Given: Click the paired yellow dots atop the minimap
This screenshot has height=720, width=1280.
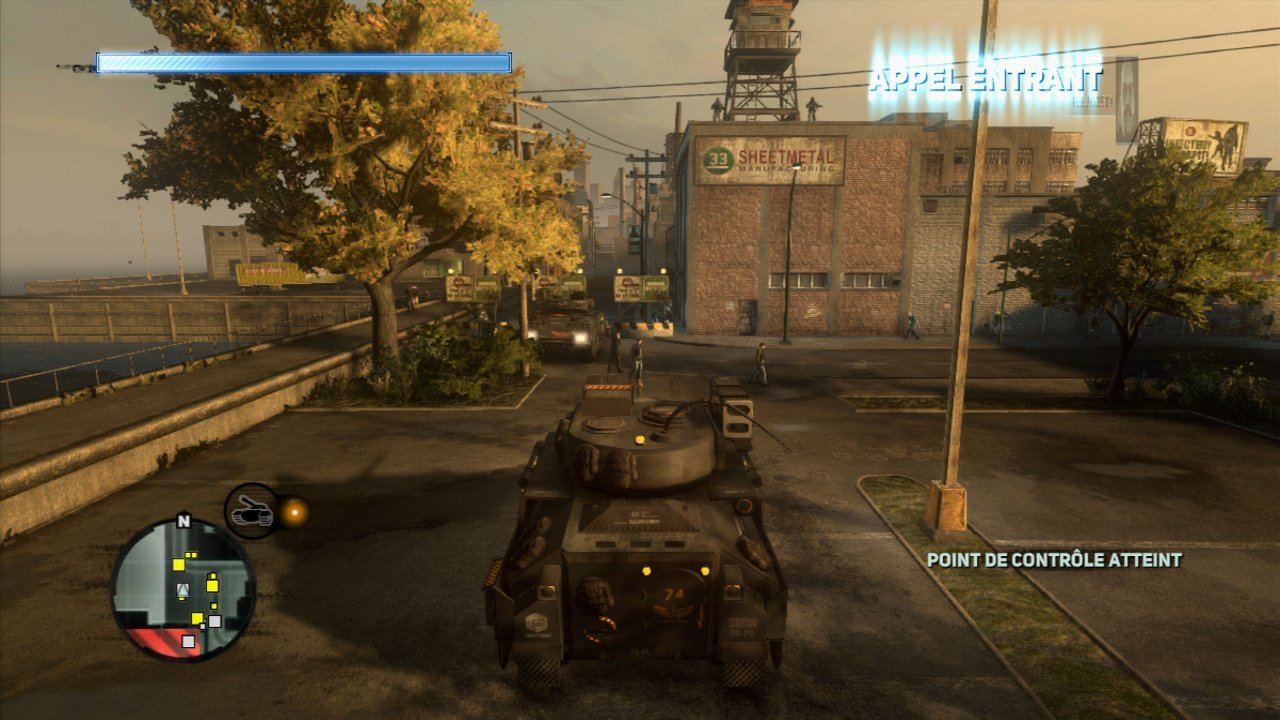Looking at the screenshot, I should coord(192,555).
